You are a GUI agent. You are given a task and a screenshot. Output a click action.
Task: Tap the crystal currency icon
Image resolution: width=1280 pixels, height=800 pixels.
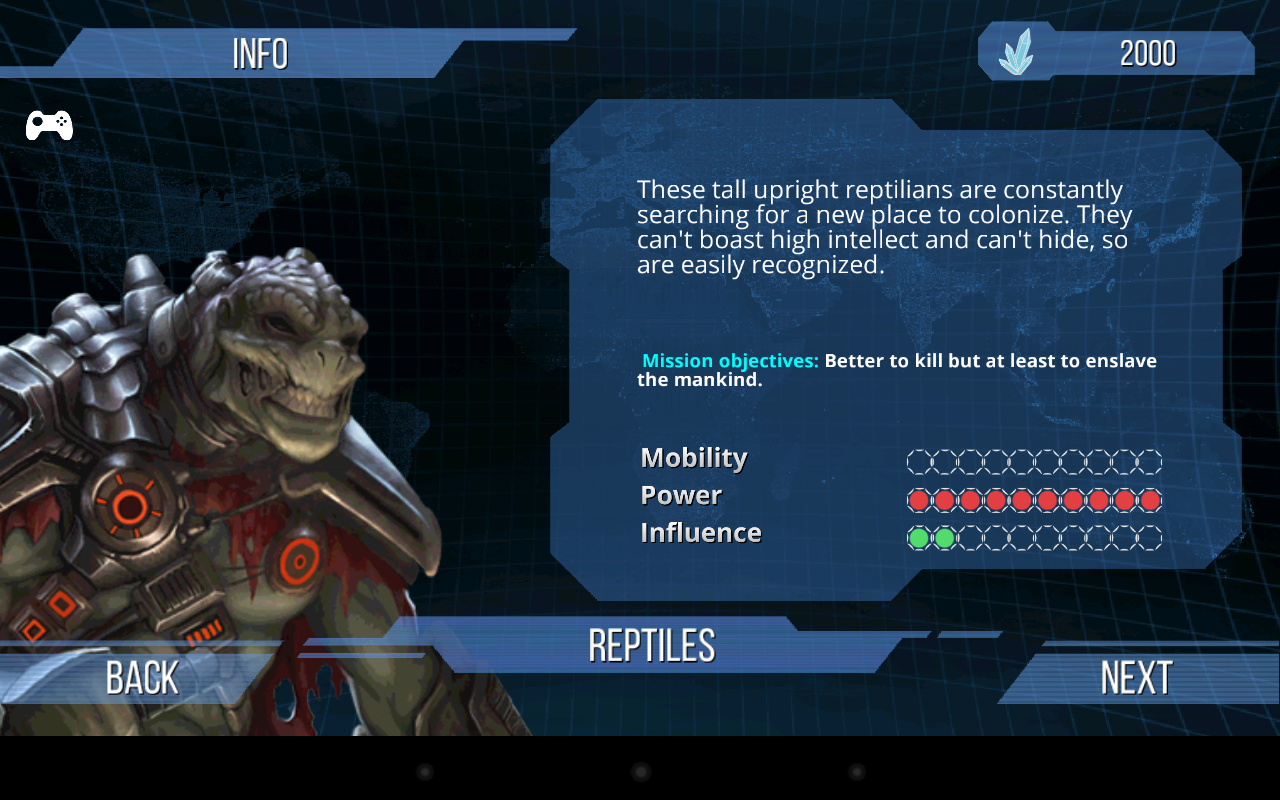coord(1016,53)
